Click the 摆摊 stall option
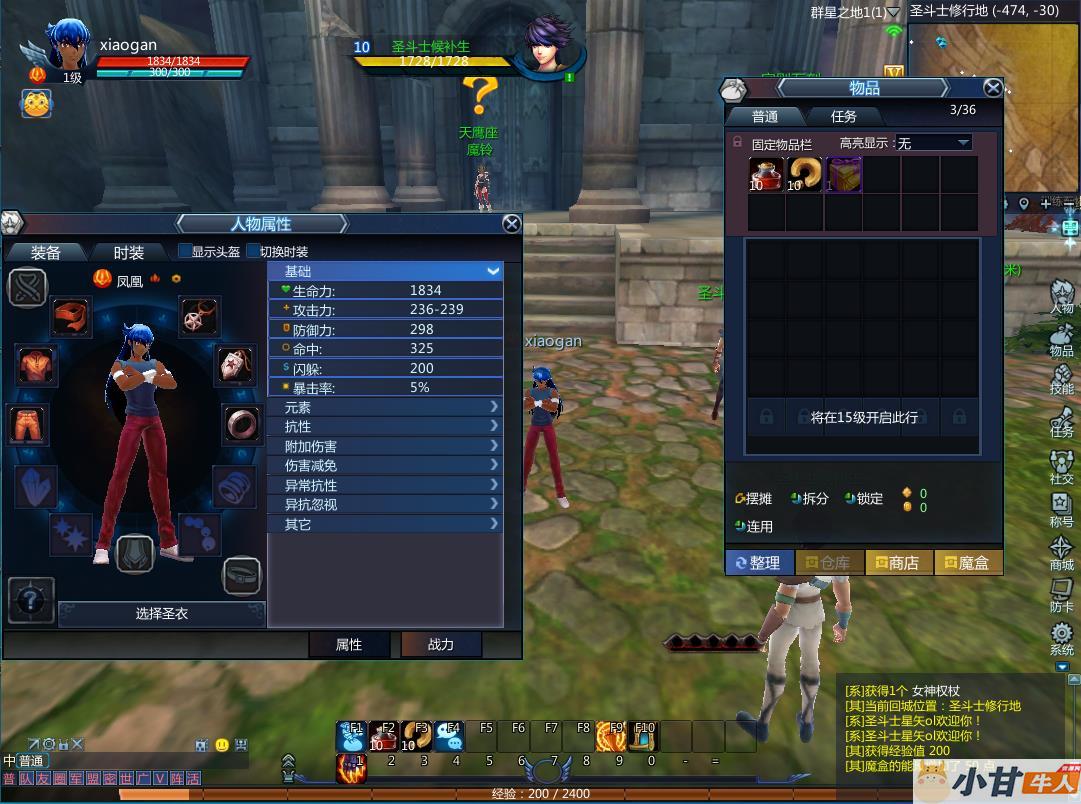 pyautogui.click(x=754, y=498)
